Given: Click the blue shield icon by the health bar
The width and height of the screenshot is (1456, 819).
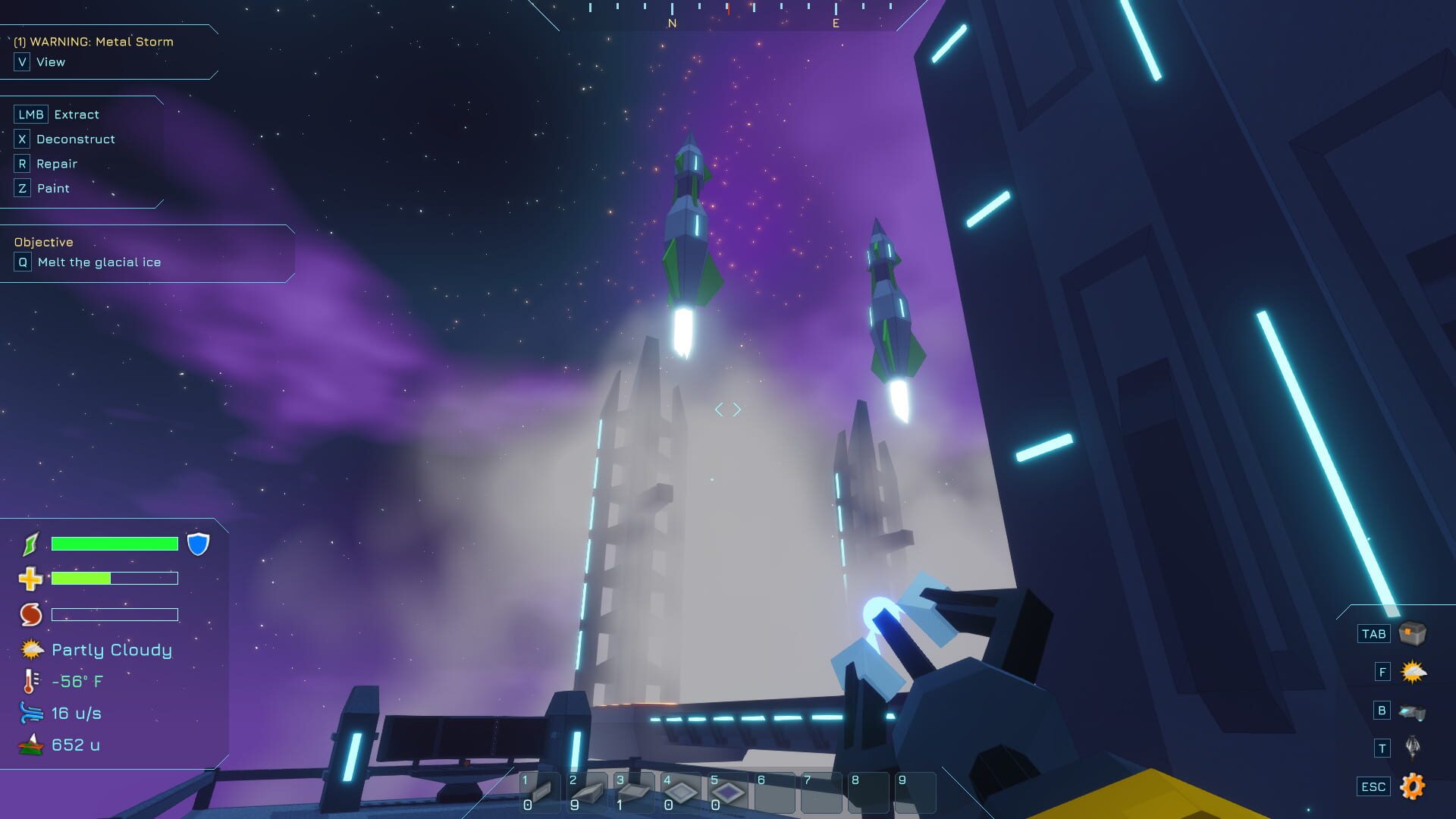Looking at the screenshot, I should click(x=199, y=544).
